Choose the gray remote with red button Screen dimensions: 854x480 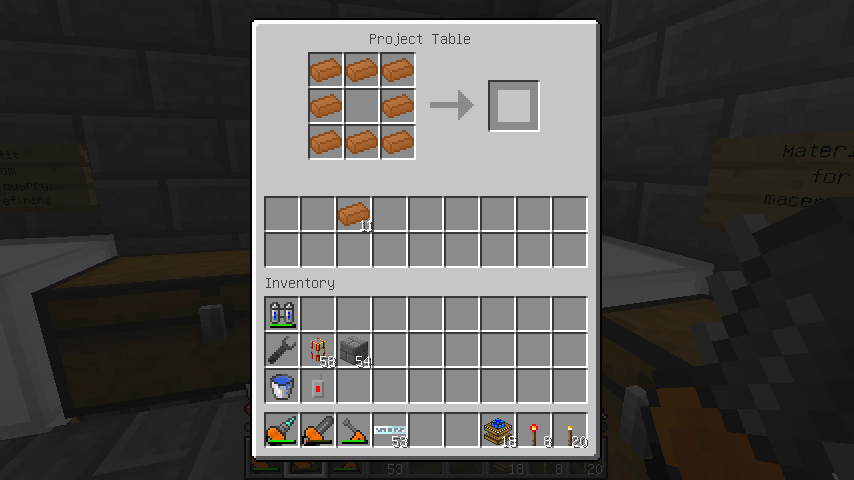(x=318, y=386)
